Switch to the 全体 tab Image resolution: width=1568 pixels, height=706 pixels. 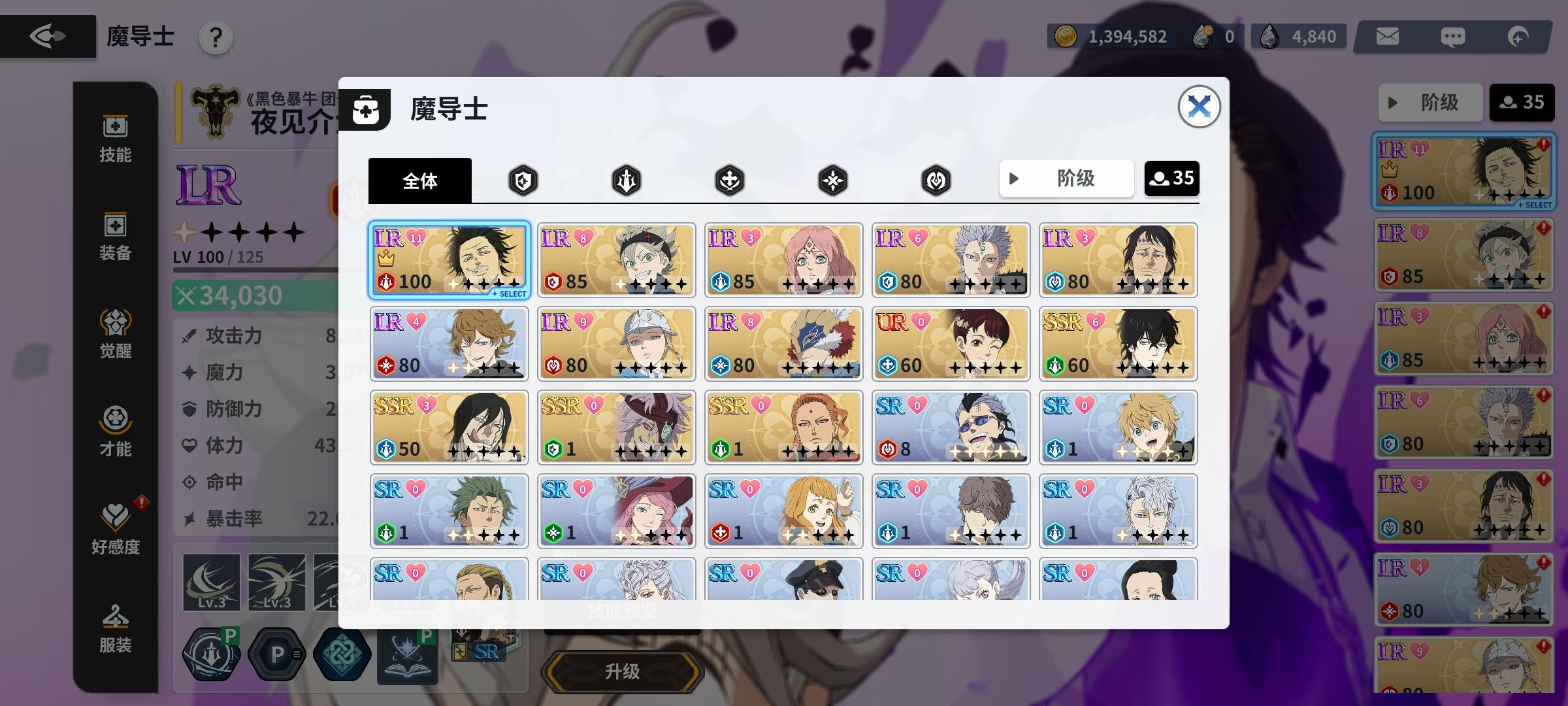[420, 182]
